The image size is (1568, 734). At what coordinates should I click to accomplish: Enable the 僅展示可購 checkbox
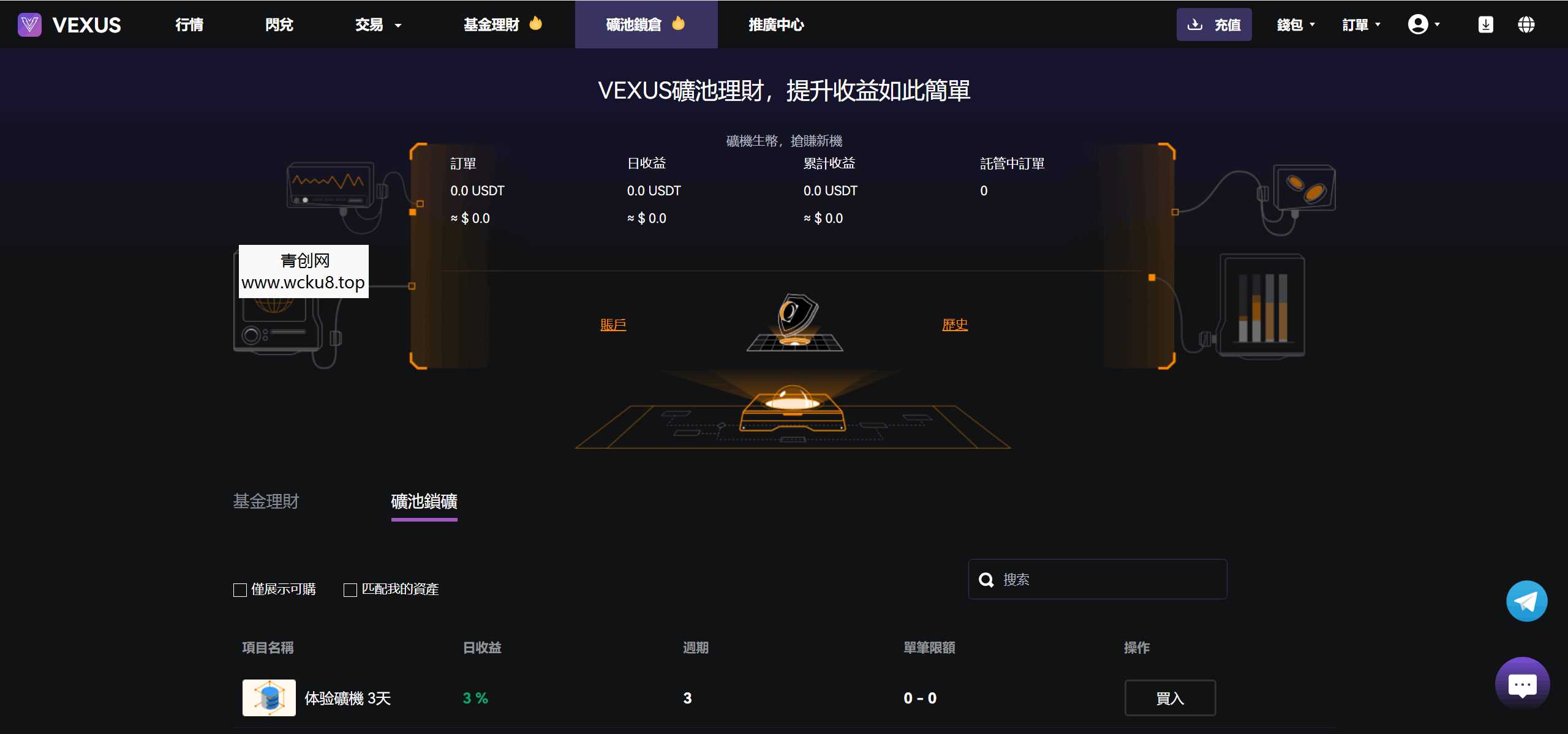239,590
